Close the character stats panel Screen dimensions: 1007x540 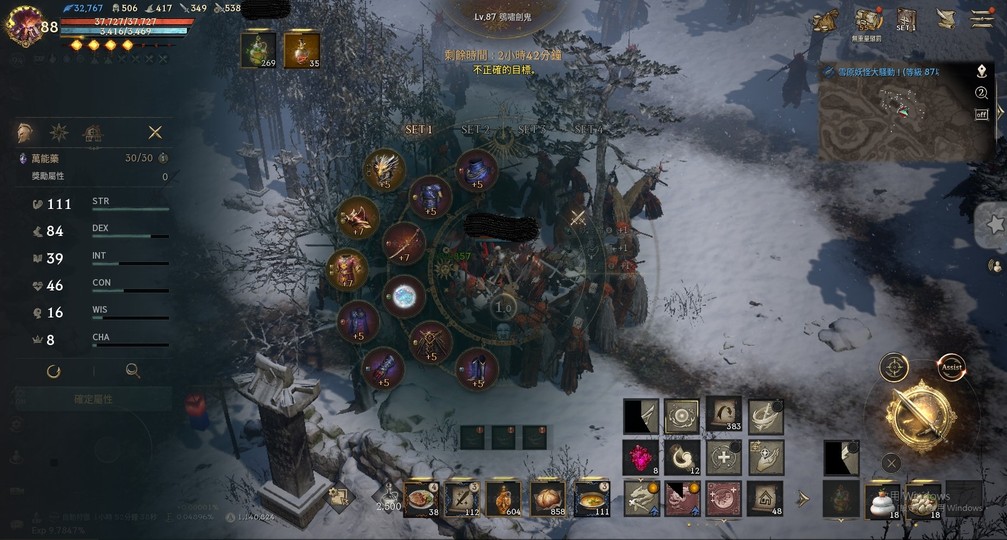tap(155, 132)
